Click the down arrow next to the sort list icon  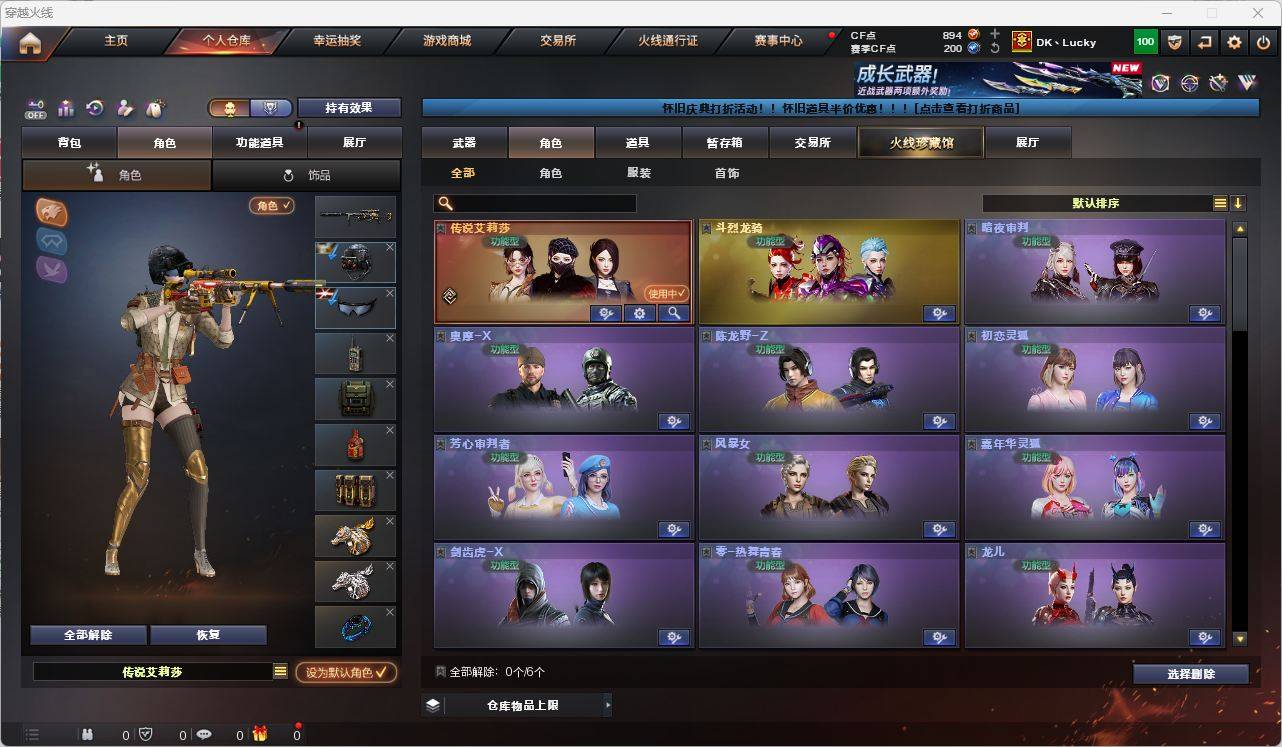coord(1238,203)
